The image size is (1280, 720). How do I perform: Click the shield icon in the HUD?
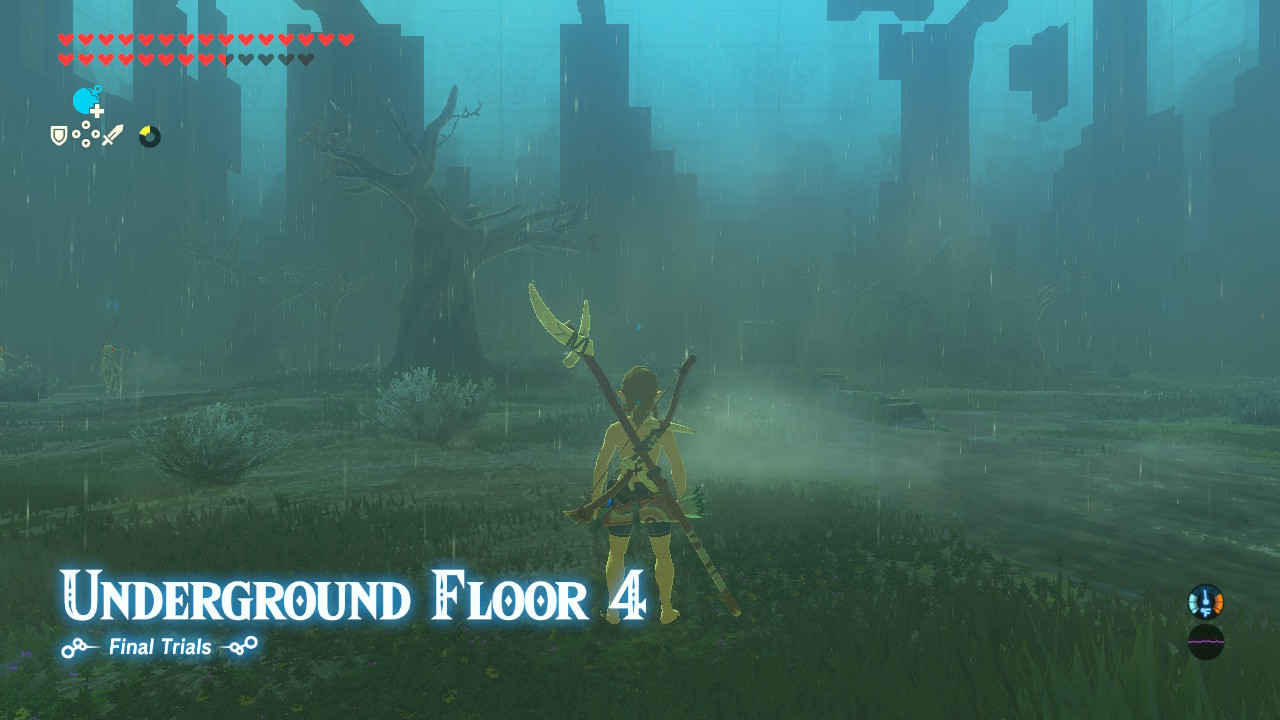tap(58, 136)
